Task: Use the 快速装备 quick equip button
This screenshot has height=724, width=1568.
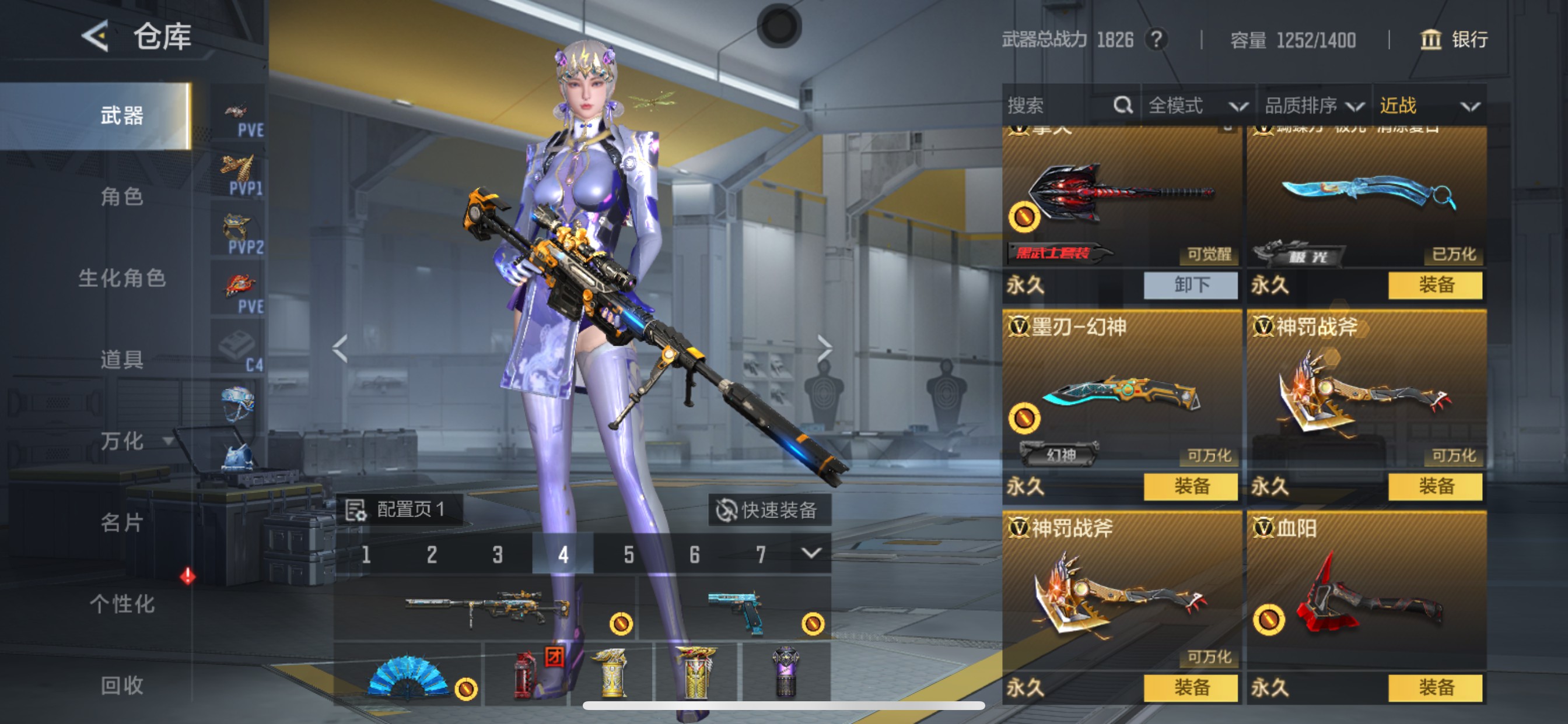Action: tap(768, 510)
